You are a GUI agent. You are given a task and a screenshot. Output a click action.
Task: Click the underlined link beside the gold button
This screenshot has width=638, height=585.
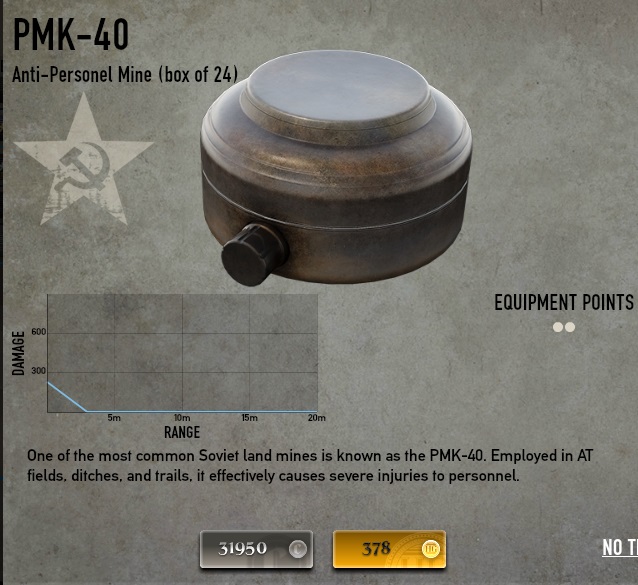[619, 547]
